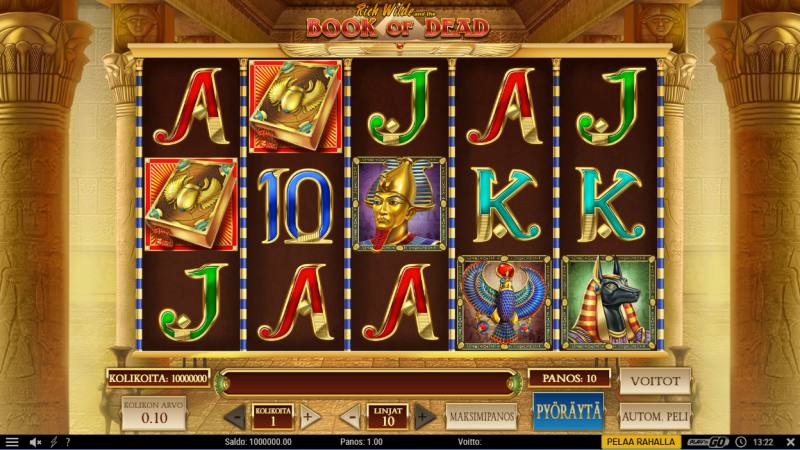Toggle the lightning bolt fast play
This screenshot has width=800, height=450.
click(x=53, y=441)
